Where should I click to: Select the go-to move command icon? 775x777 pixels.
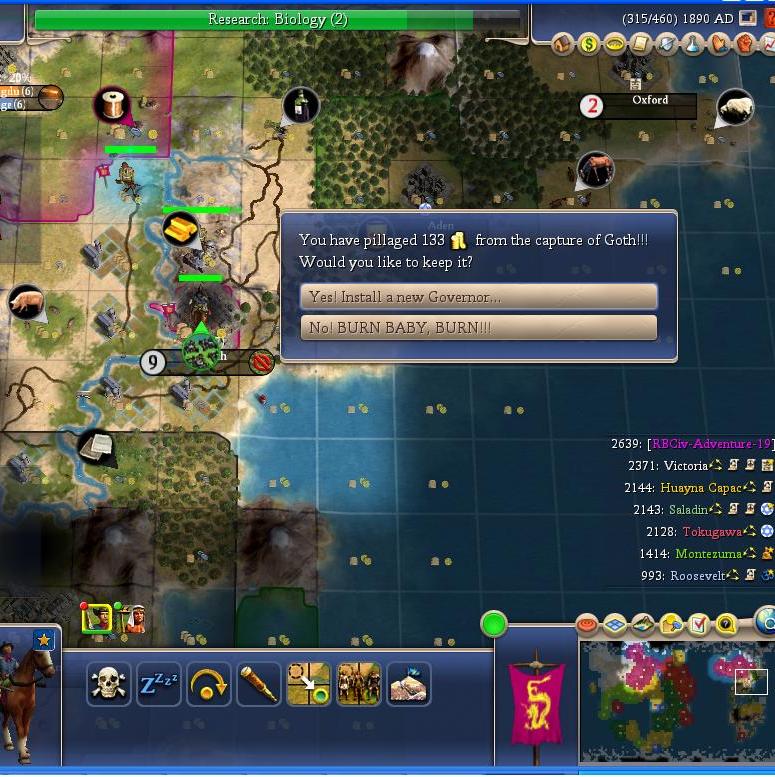[308, 684]
